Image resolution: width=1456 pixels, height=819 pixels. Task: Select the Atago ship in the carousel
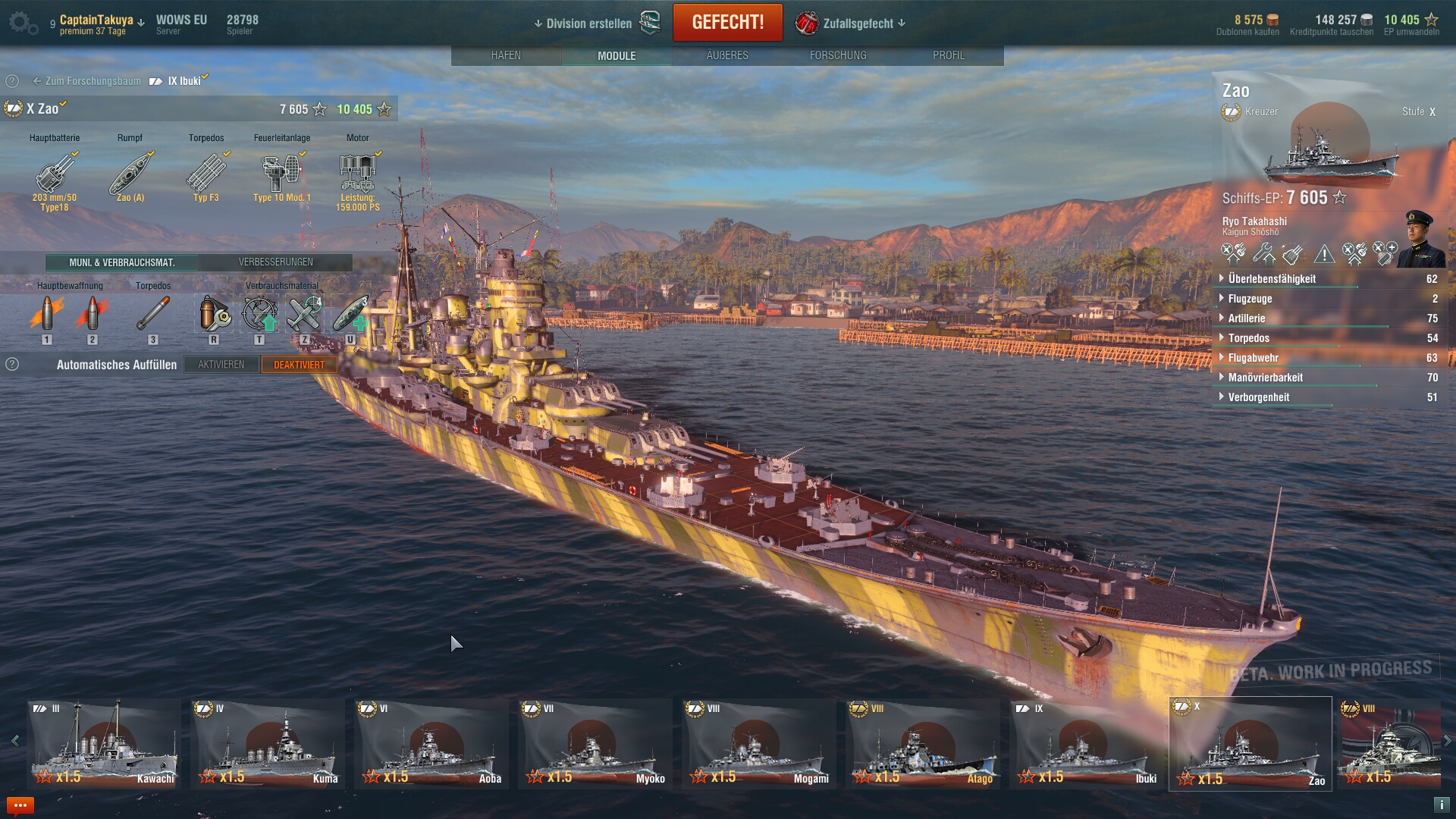point(923,744)
